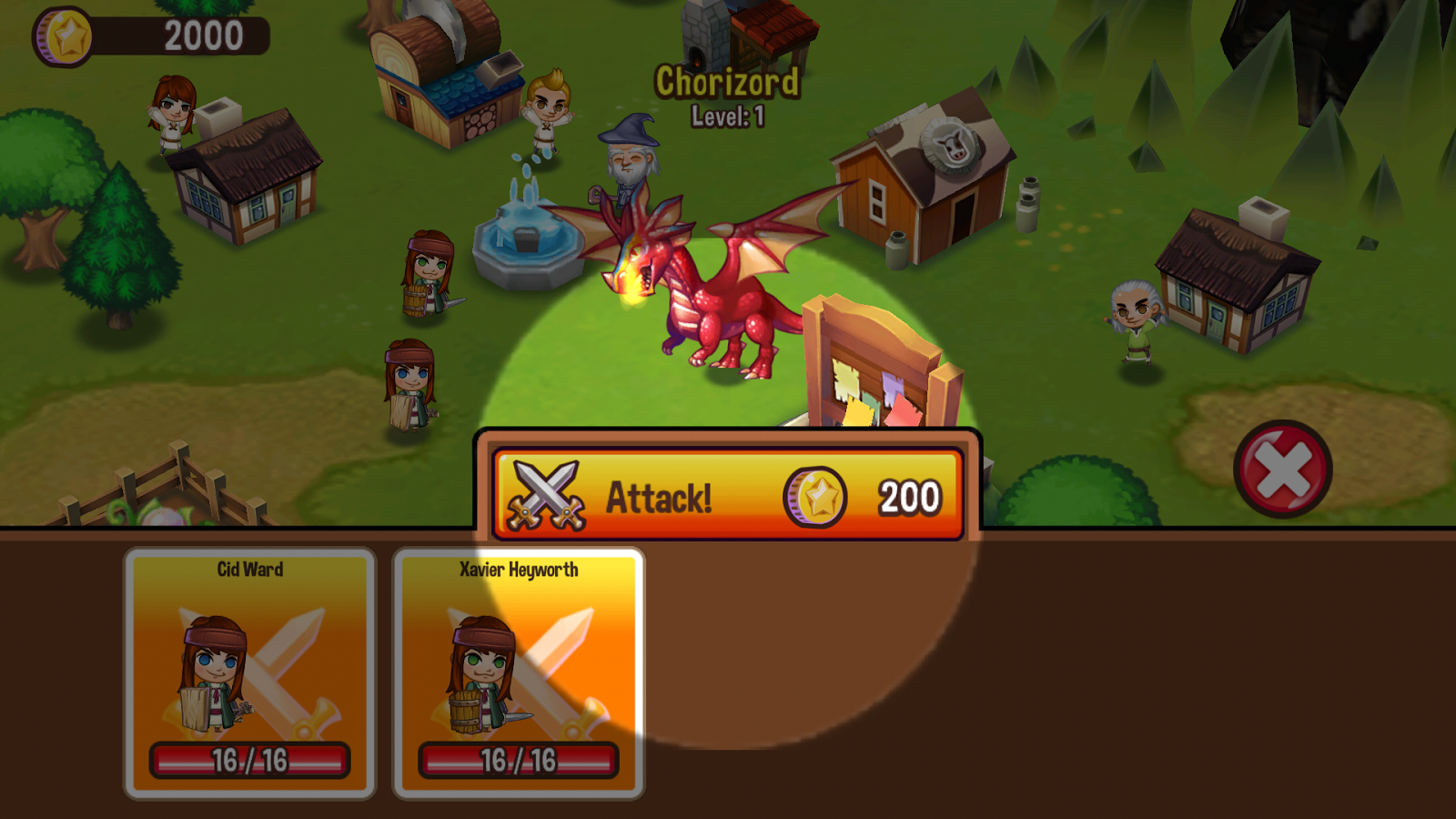The image size is (1456, 819).
Task: Click the crossed swords Attack icon
Action: 546,494
